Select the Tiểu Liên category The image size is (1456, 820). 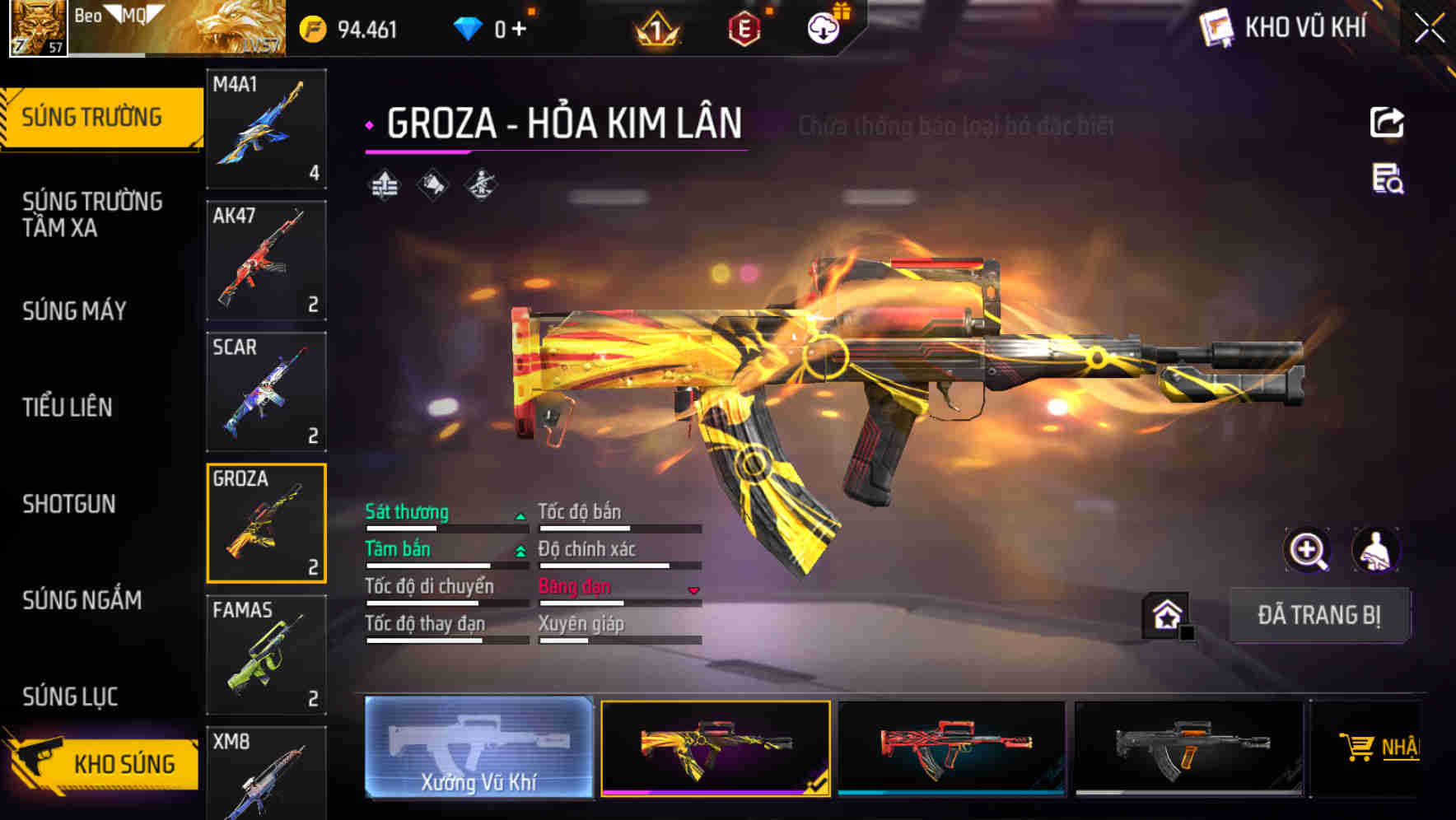pyautogui.click(x=68, y=407)
